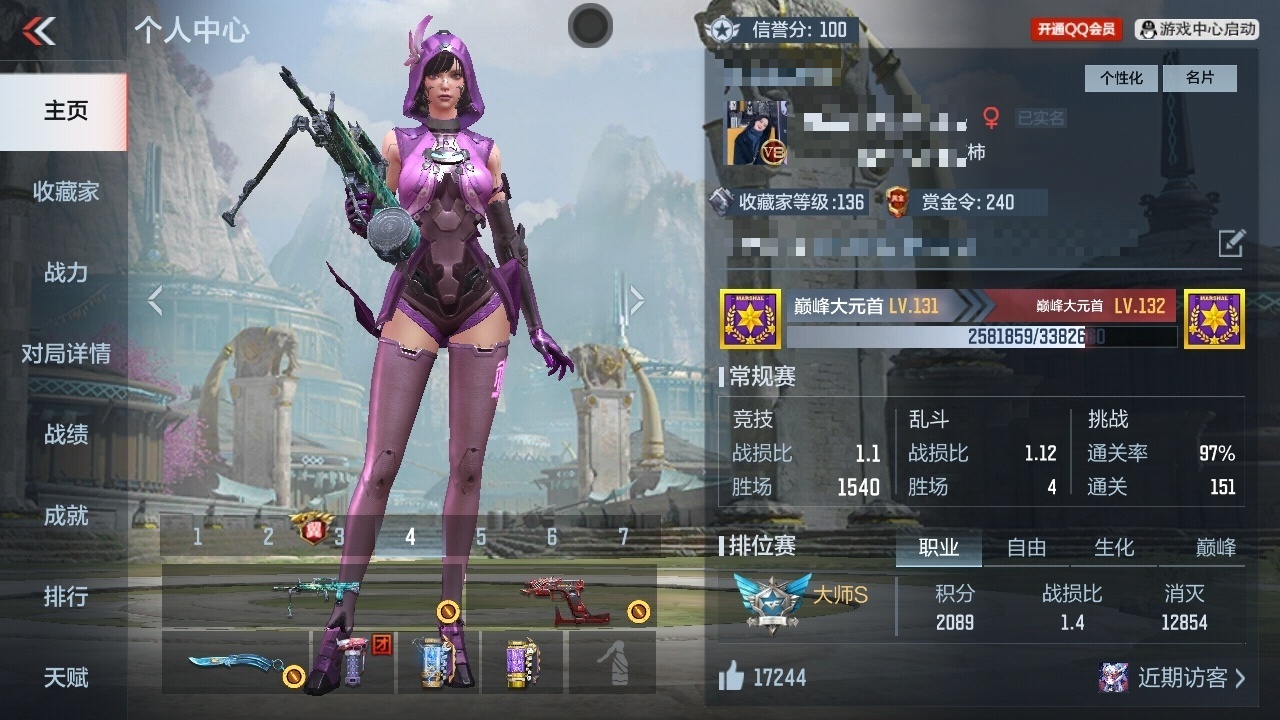Like the profile with thumbs-up icon
Screen dimensions: 1280x720
(732, 678)
